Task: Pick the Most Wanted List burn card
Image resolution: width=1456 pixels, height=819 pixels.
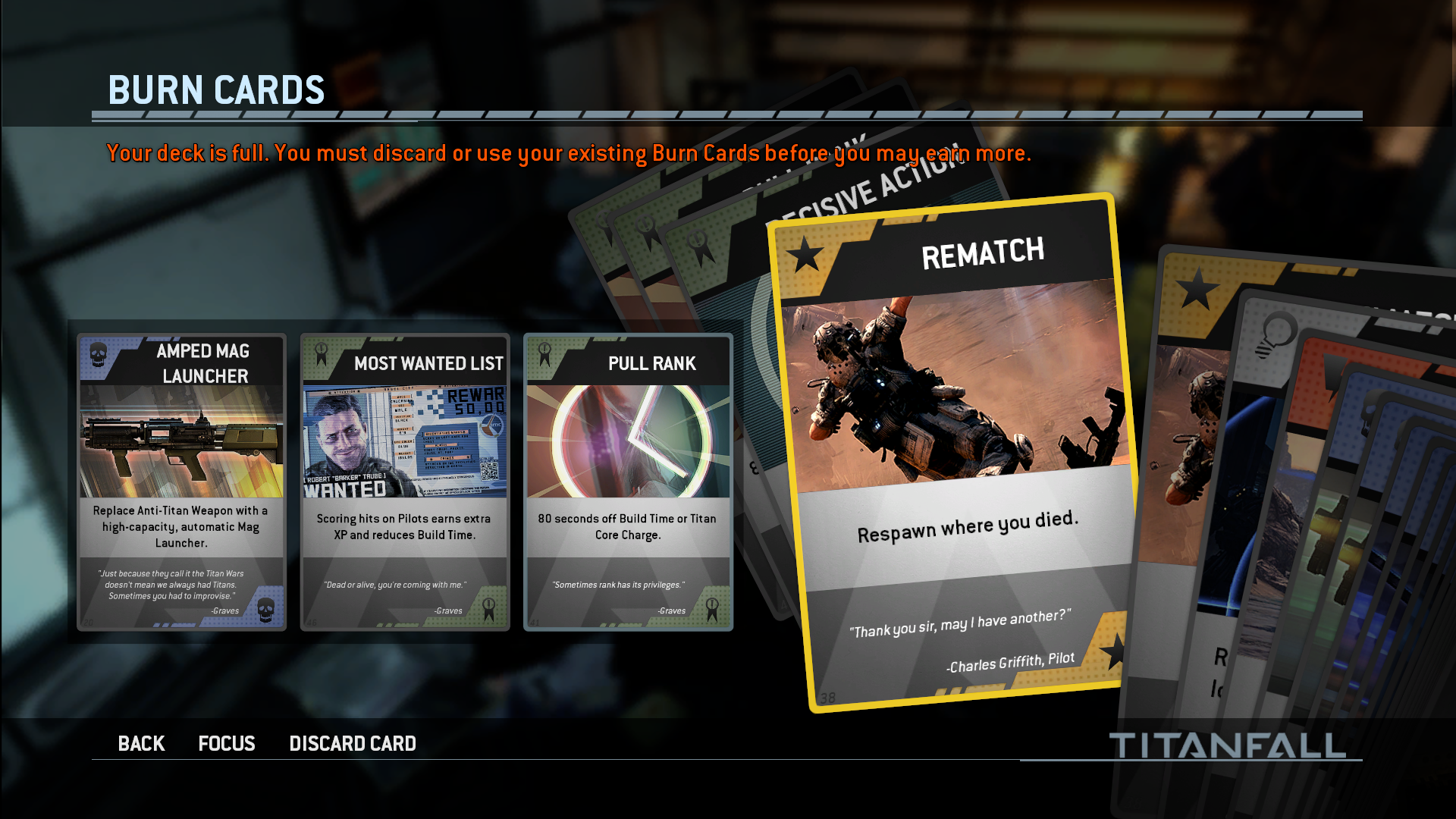Action: tap(404, 482)
